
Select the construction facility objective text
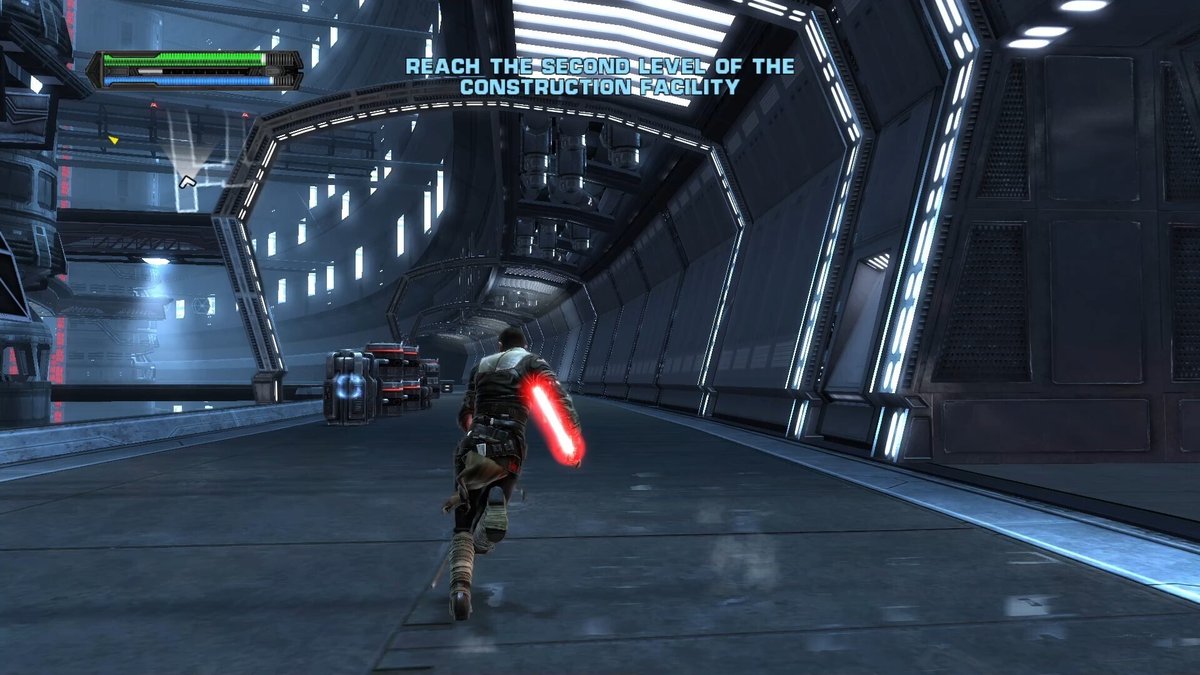coord(599,77)
